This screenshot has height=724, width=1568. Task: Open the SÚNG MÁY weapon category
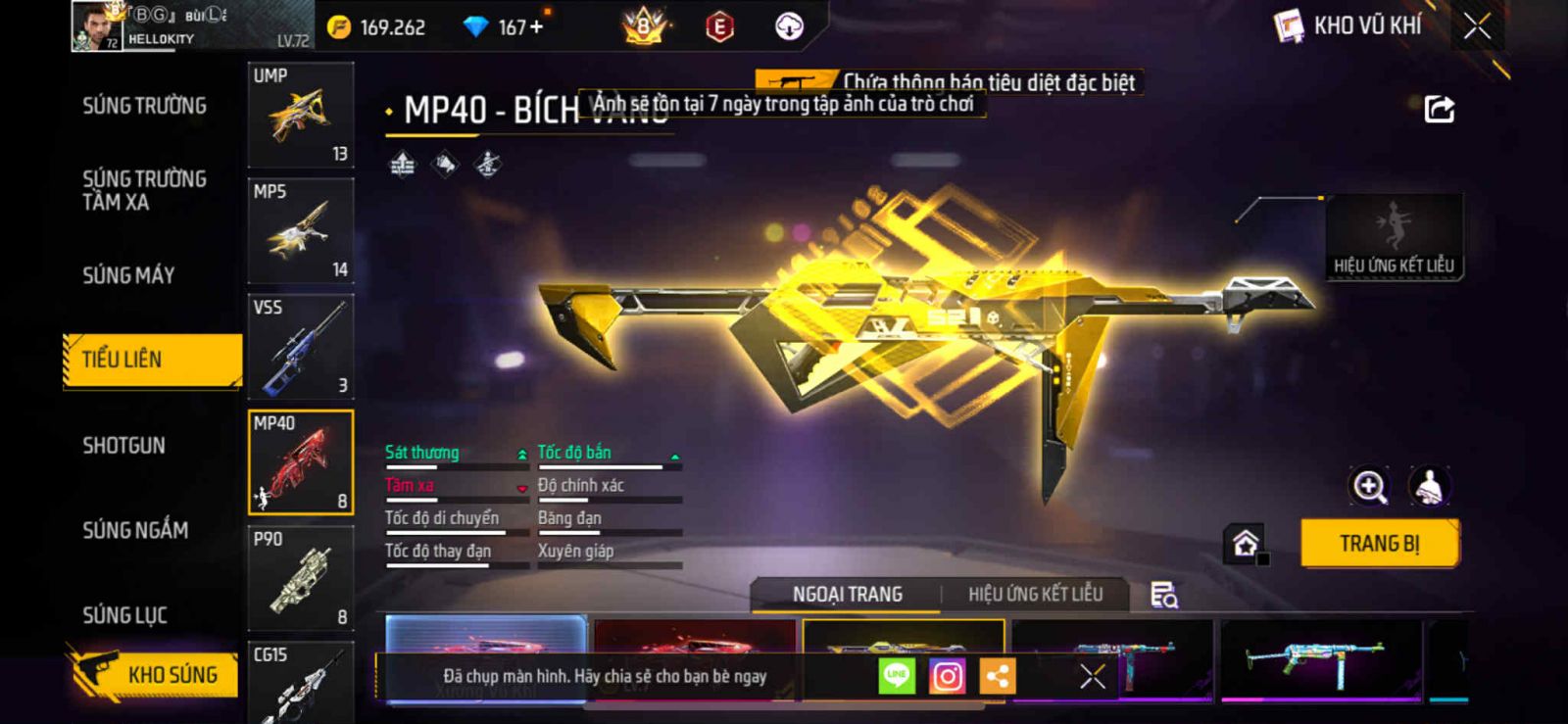tap(128, 275)
